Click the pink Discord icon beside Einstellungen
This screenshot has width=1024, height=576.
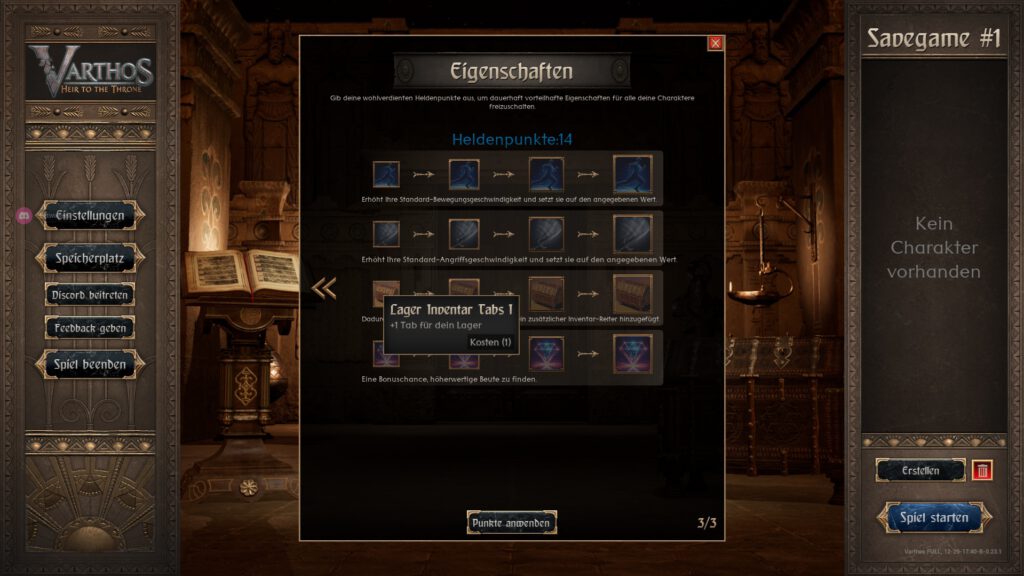(x=23, y=215)
